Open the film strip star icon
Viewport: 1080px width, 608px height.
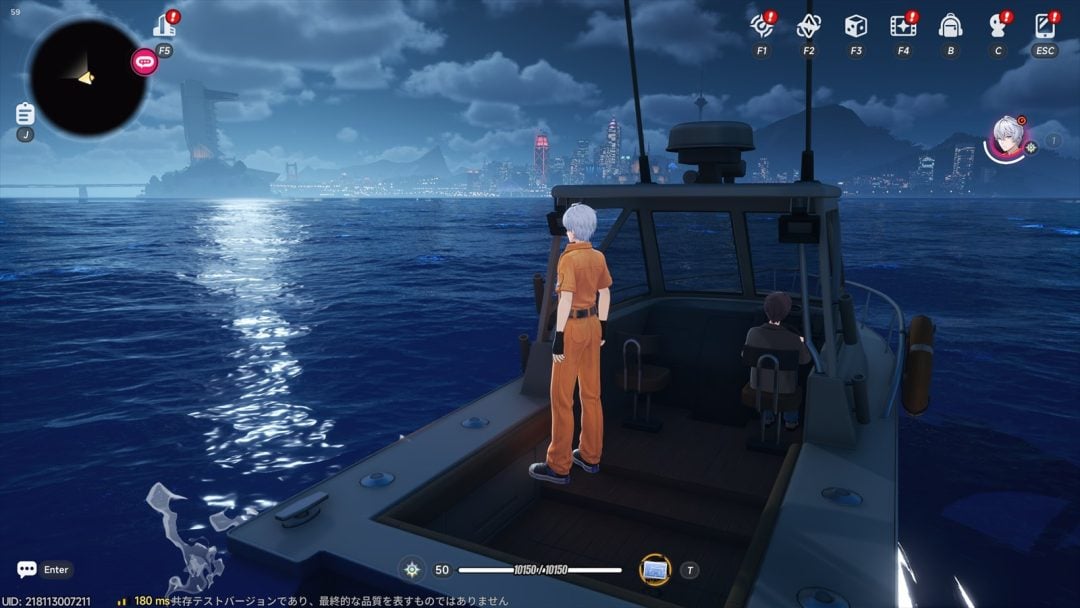(x=903, y=26)
